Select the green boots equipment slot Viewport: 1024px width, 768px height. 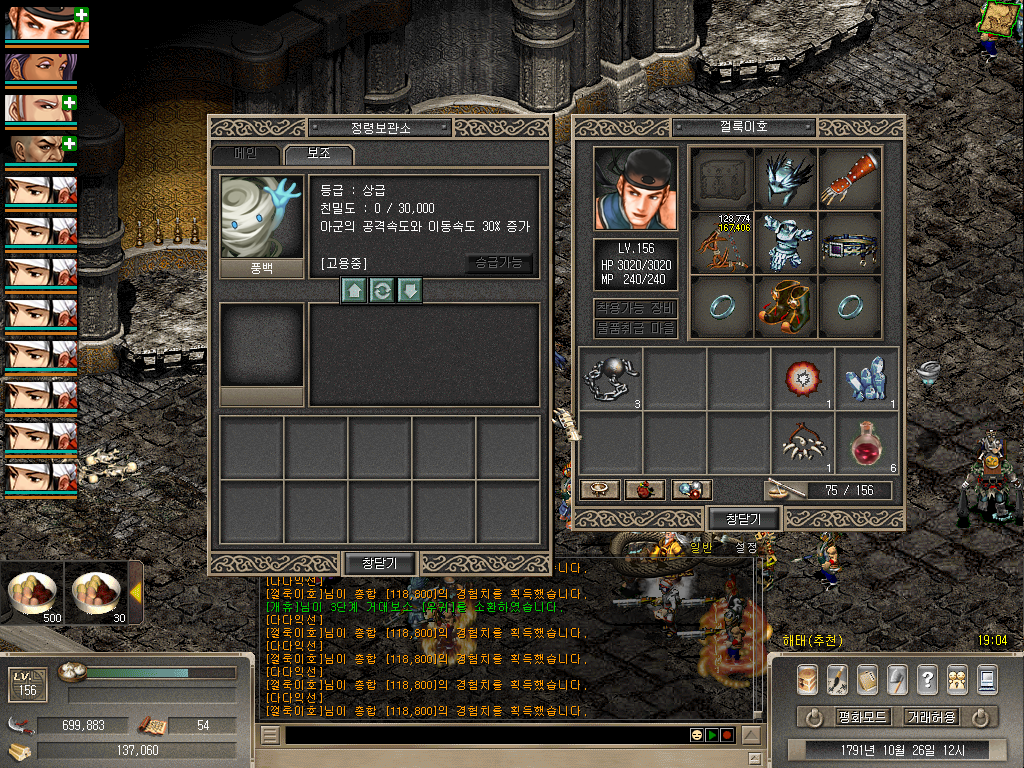tap(785, 305)
